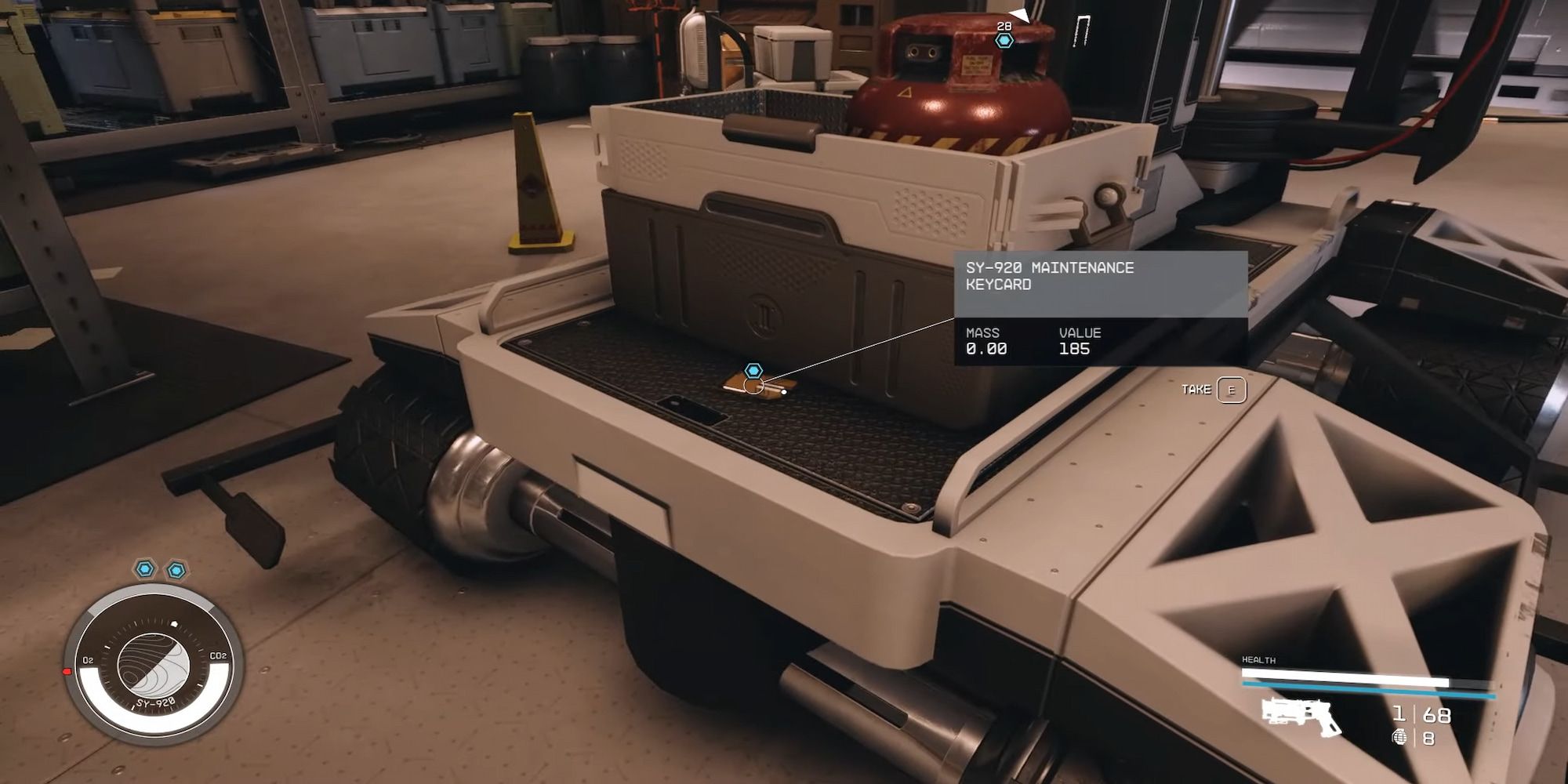1568x784 pixels.
Task: Select the equipped pistol weapon icon
Action: (1301, 716)
